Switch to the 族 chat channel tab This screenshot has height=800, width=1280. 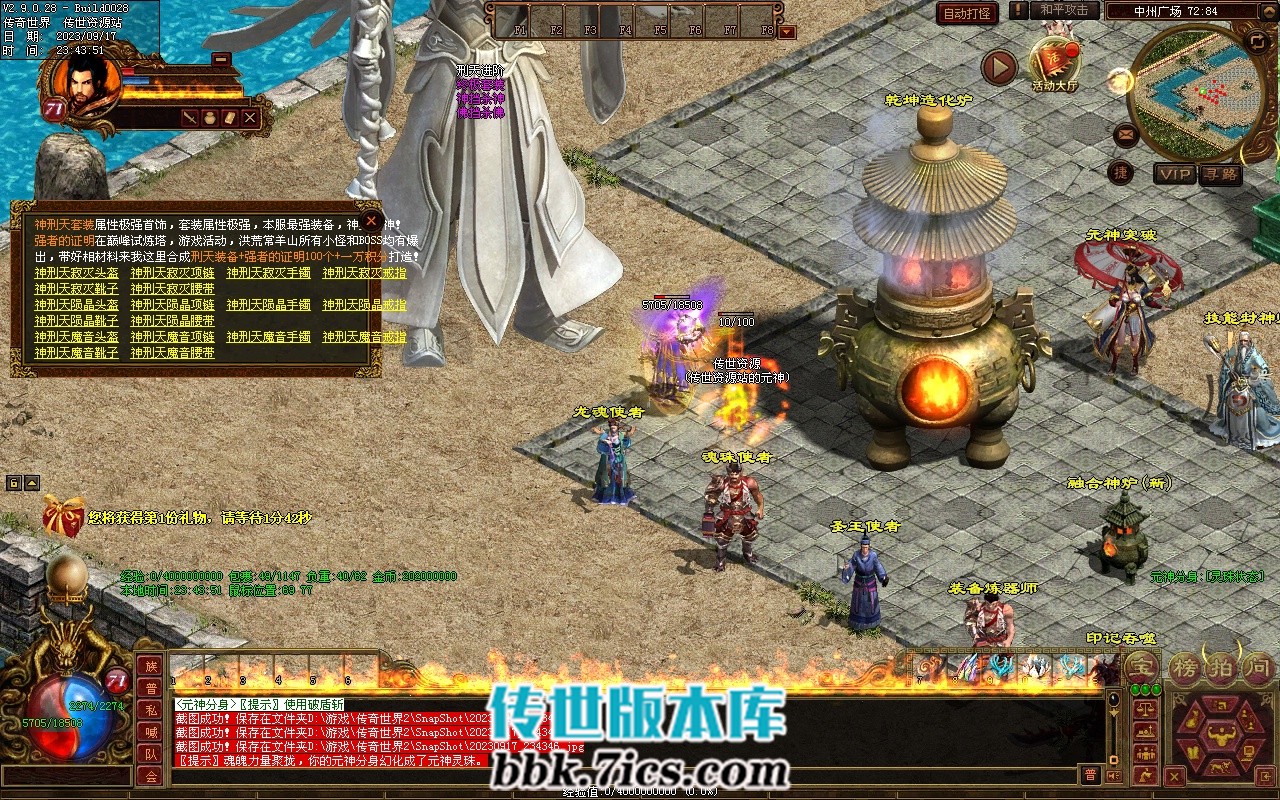tap(150, 667)
